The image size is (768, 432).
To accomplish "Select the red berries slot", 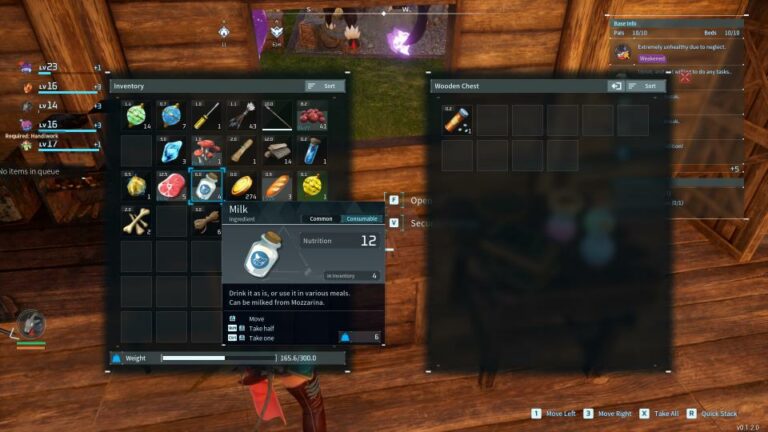I will pos(311,116).
